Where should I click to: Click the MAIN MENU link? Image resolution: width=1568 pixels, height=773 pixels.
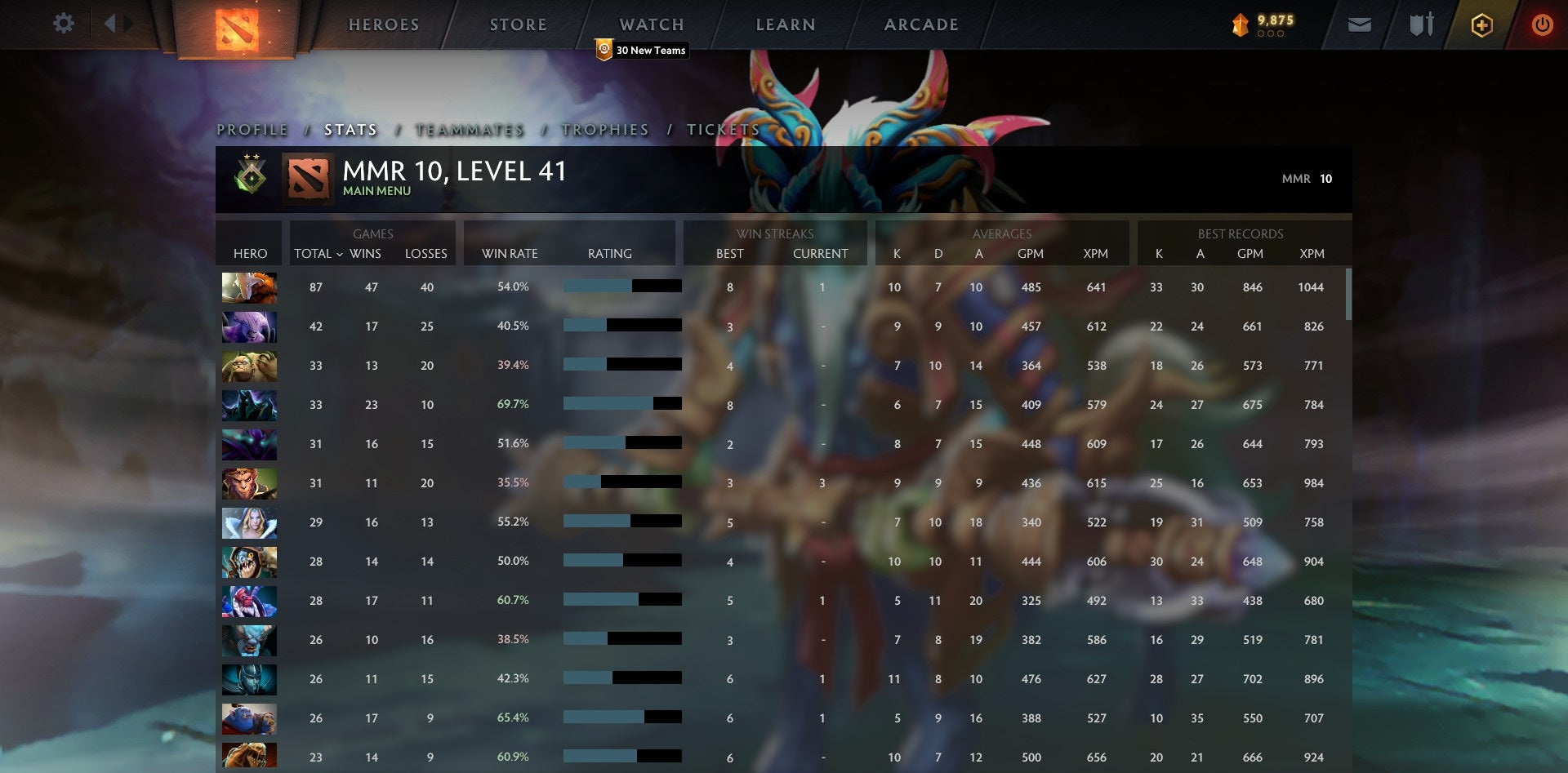click(x=376, y=190)
